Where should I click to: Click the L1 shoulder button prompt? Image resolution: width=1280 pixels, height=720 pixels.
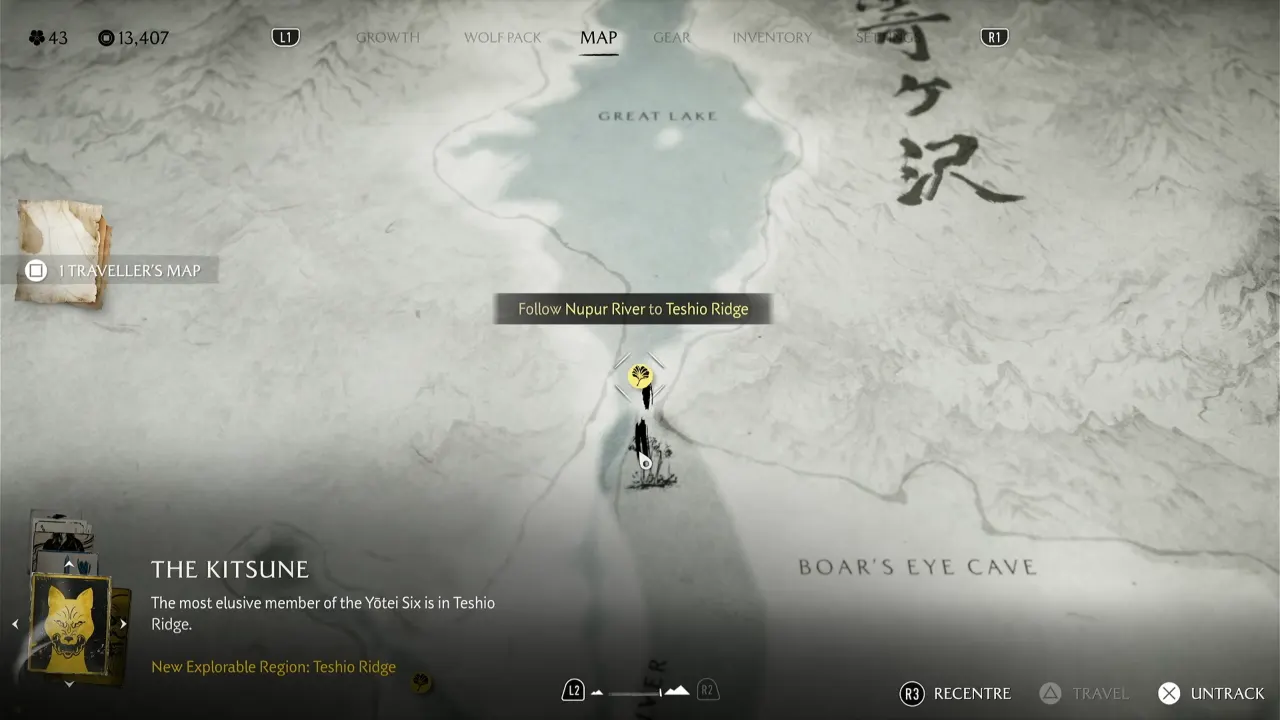(286, 36)
